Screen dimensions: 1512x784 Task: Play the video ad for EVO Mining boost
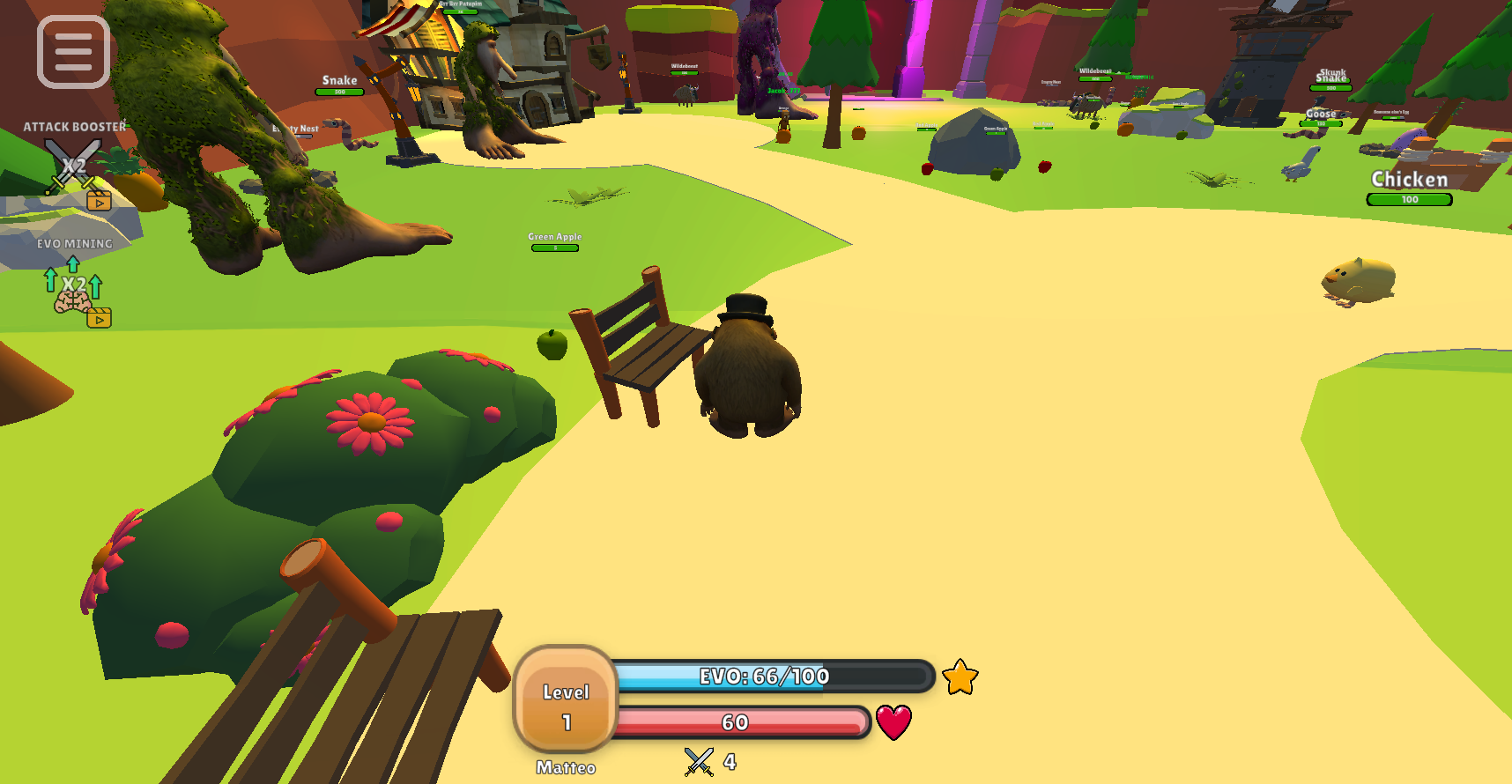(x=100, y=318)
